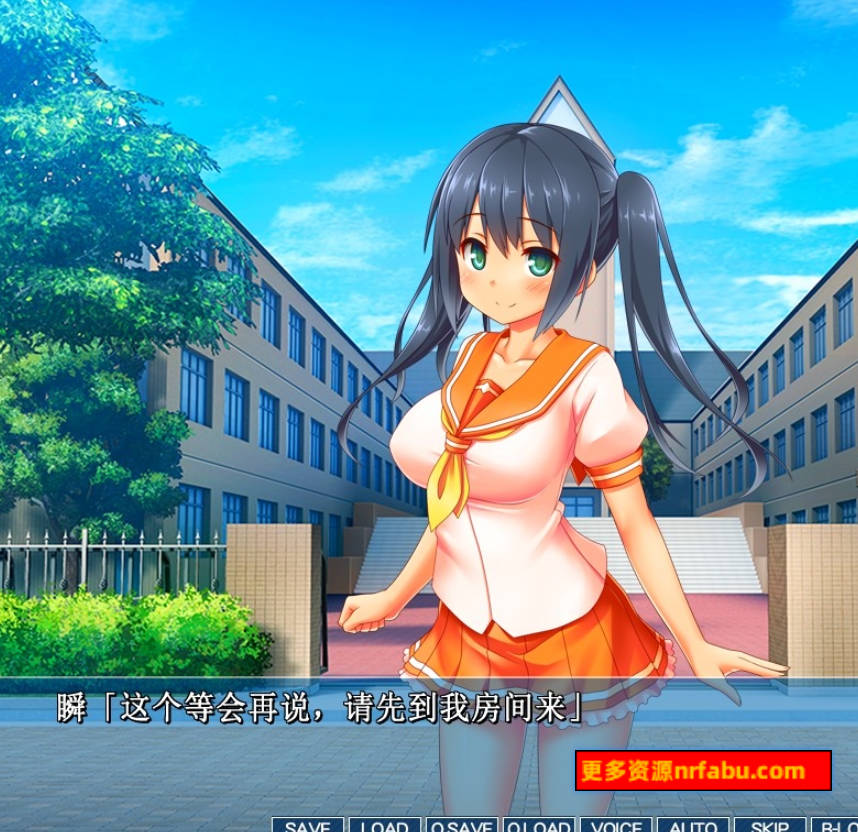Screen dimensions: 858x832
Task: Quick load with Q.LOAD
Action: click(x=539, y=825)
